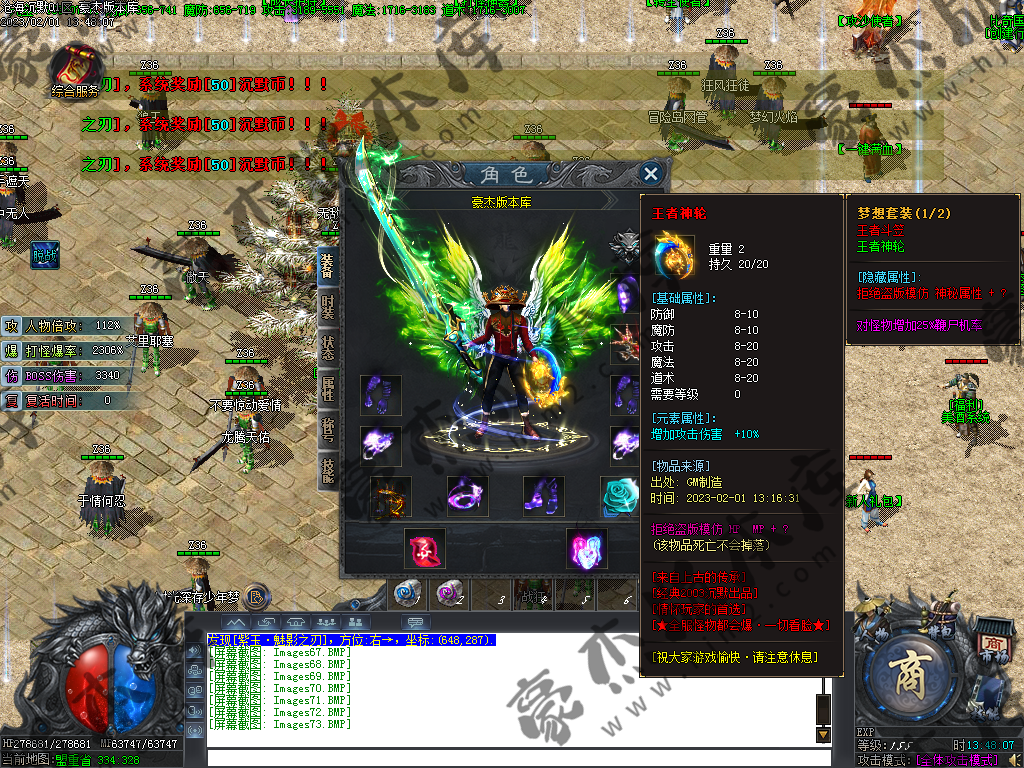
Task: Open the 时装 fashion tab
Action: point(327,307)
